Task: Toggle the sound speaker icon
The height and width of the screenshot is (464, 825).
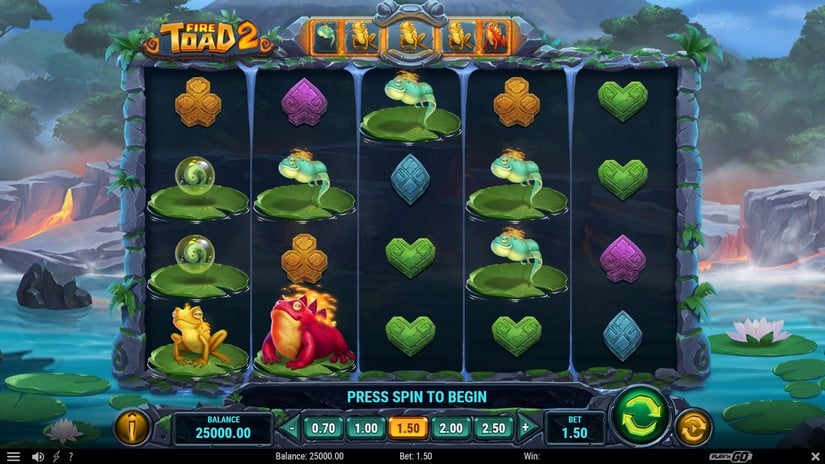Action: point(37,457)
